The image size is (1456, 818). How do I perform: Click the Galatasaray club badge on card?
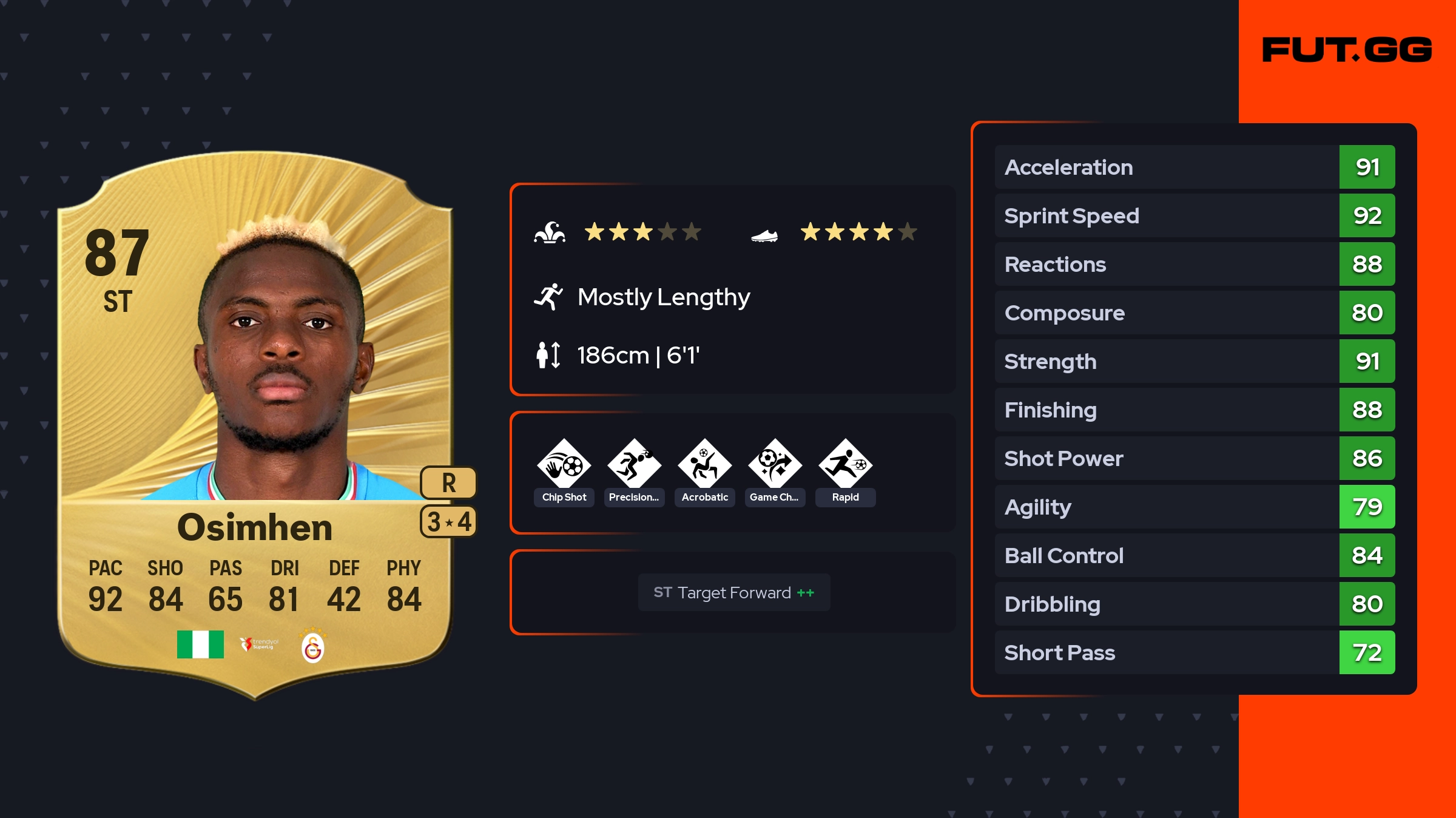pos(312,646)
